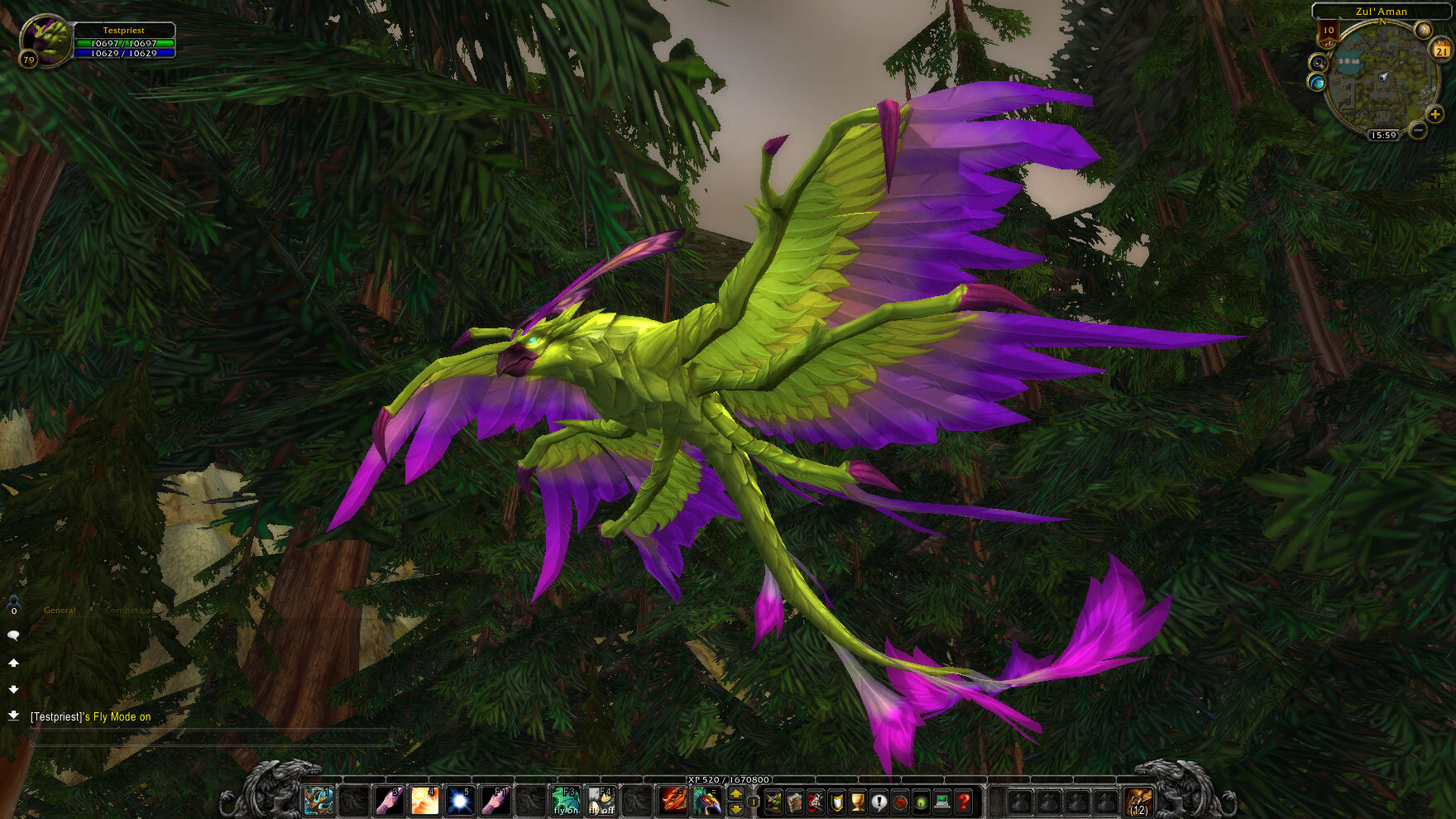Screen dimensions: 1456x819
Task: Cast the spell in action slot 5
Action: (x=460, y=802)
